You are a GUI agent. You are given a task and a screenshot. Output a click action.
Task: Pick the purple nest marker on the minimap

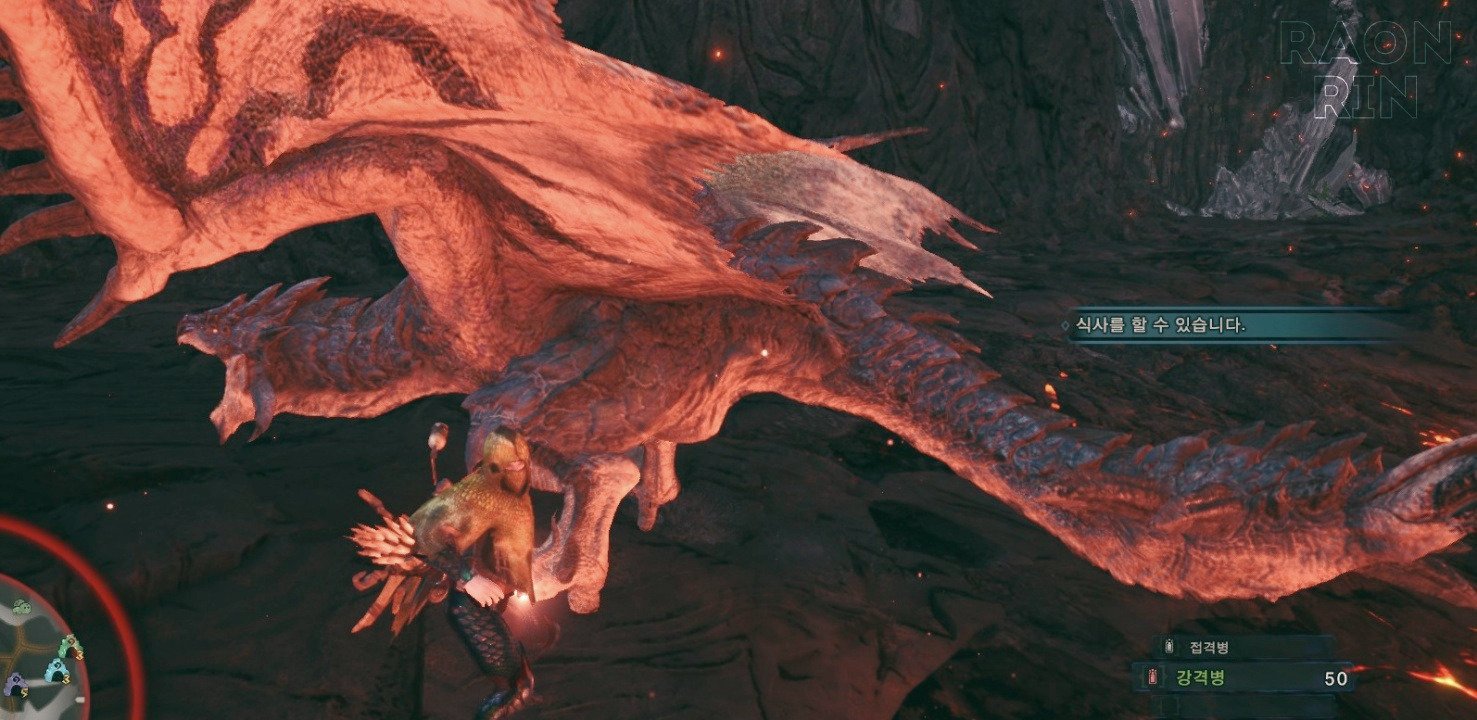coord(15,685)
